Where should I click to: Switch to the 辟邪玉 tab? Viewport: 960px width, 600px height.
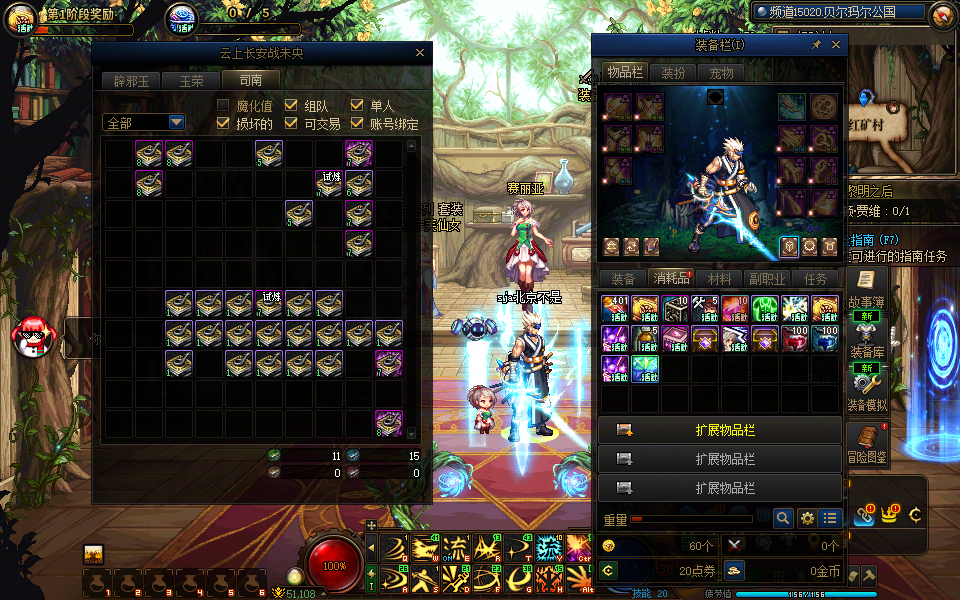point(131,81)
